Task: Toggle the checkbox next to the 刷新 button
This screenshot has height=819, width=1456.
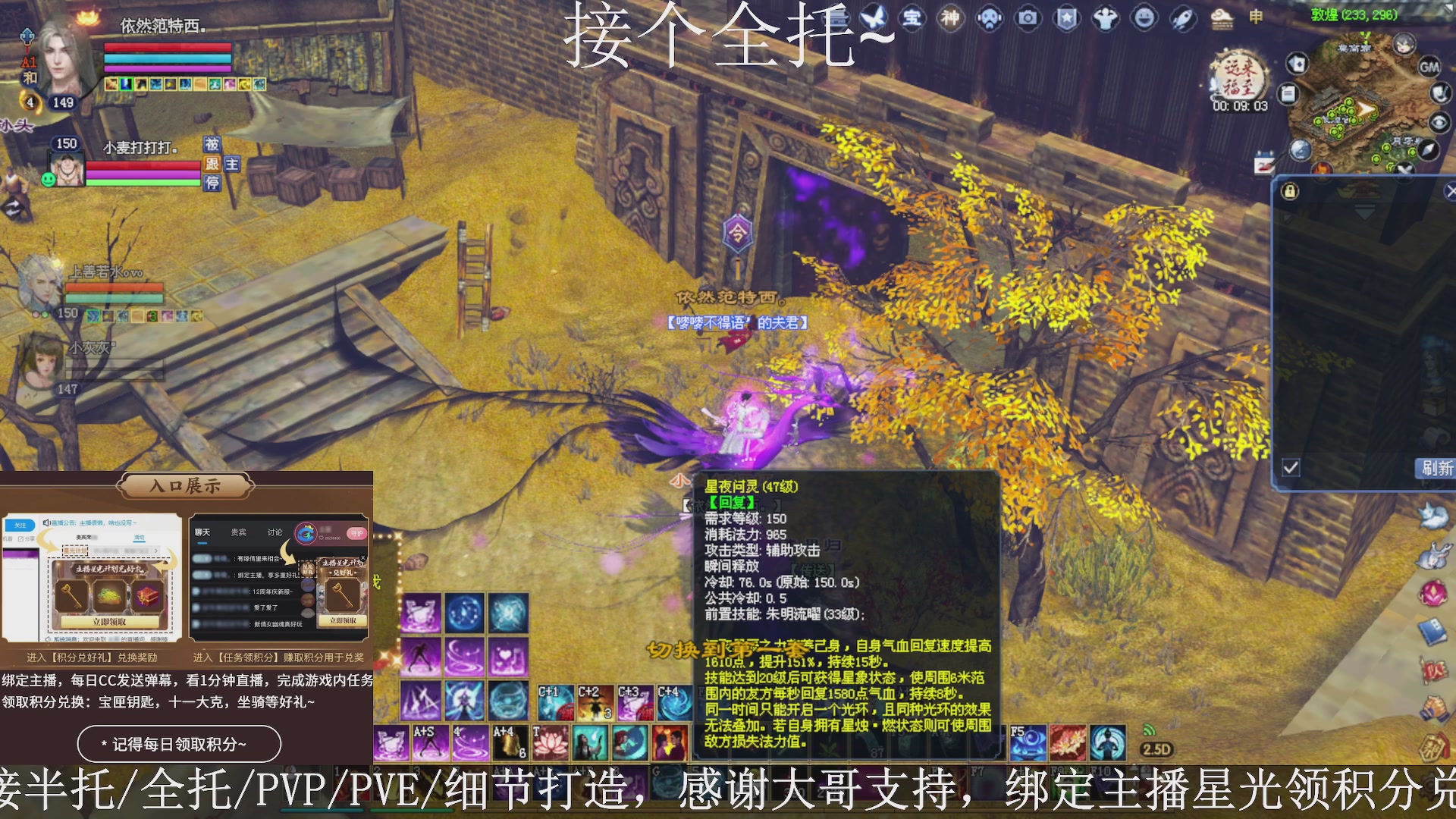Action: click(1289, 468)
